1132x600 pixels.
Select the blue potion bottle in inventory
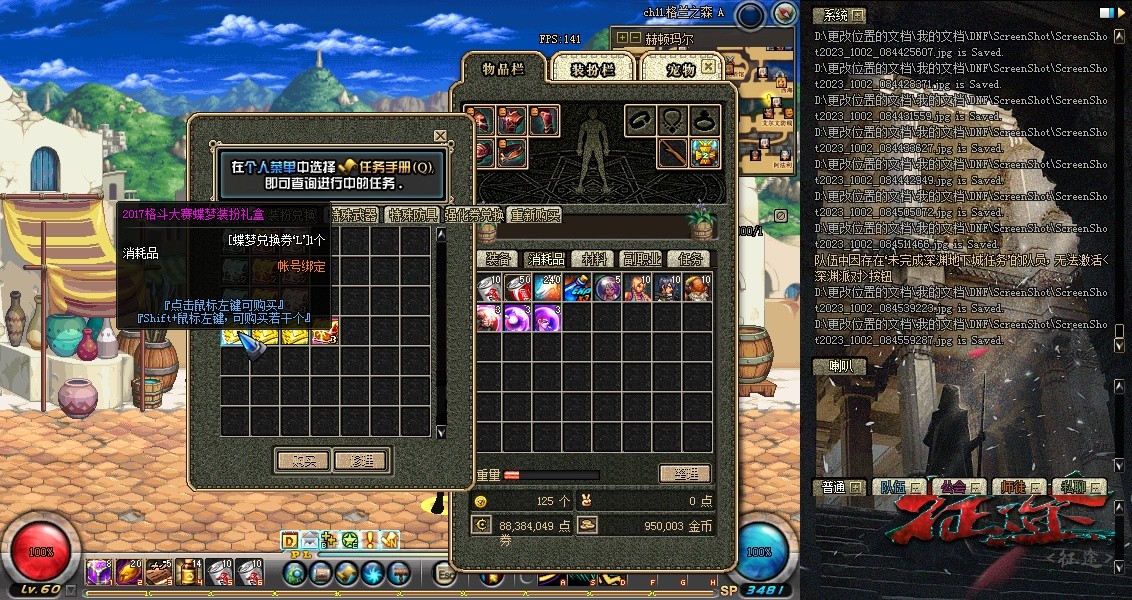(x=577, y=288)
